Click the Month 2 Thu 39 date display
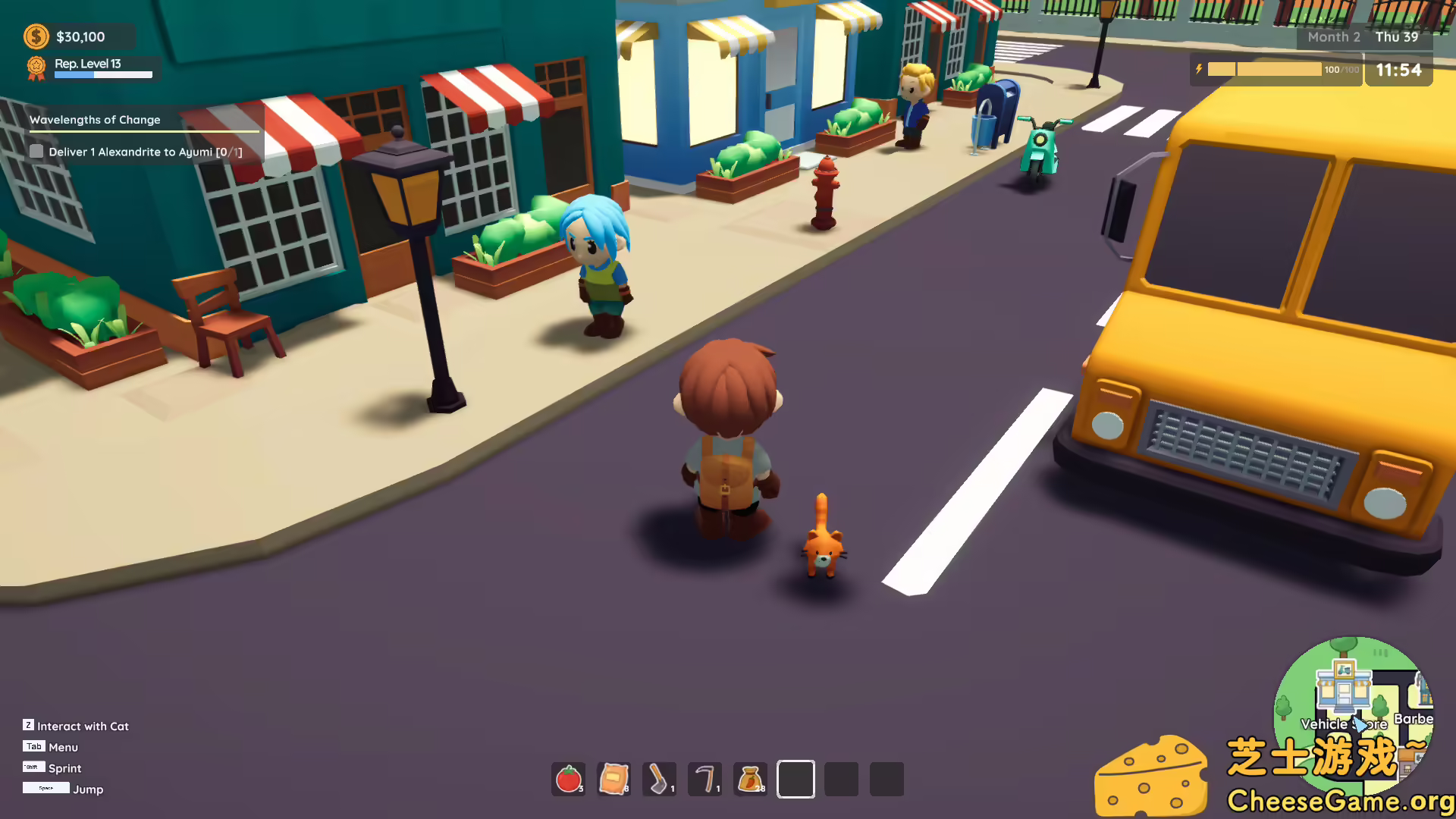The image size is (1456, 819). tap(1363, 36)
